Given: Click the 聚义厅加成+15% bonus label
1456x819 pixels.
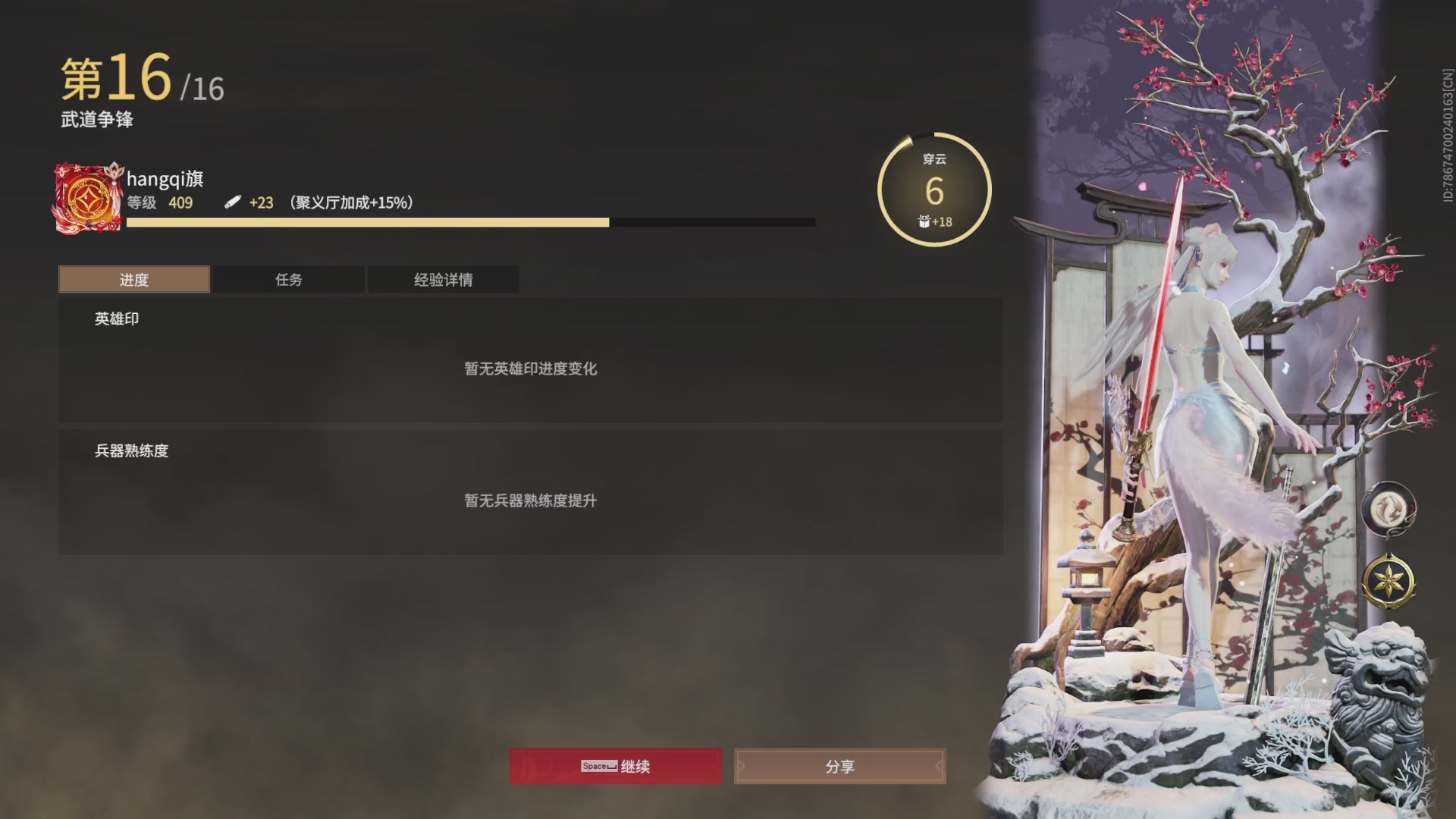Looking at the screenshot, I should click(349, 202).
